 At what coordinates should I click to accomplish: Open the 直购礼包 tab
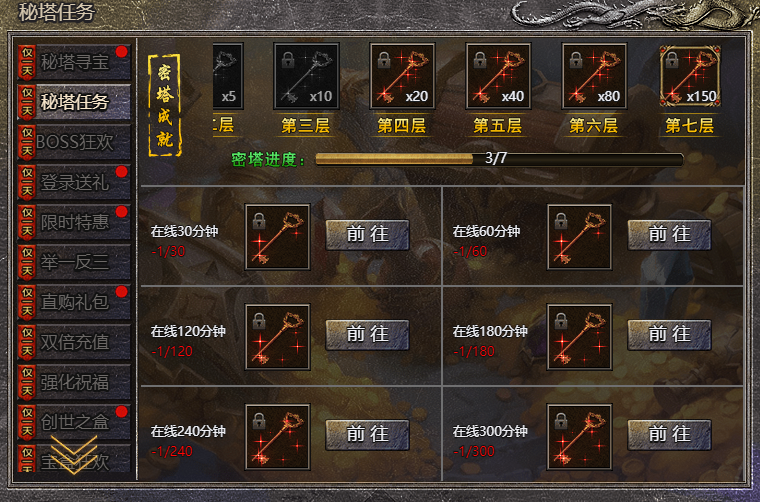[73, 302]
